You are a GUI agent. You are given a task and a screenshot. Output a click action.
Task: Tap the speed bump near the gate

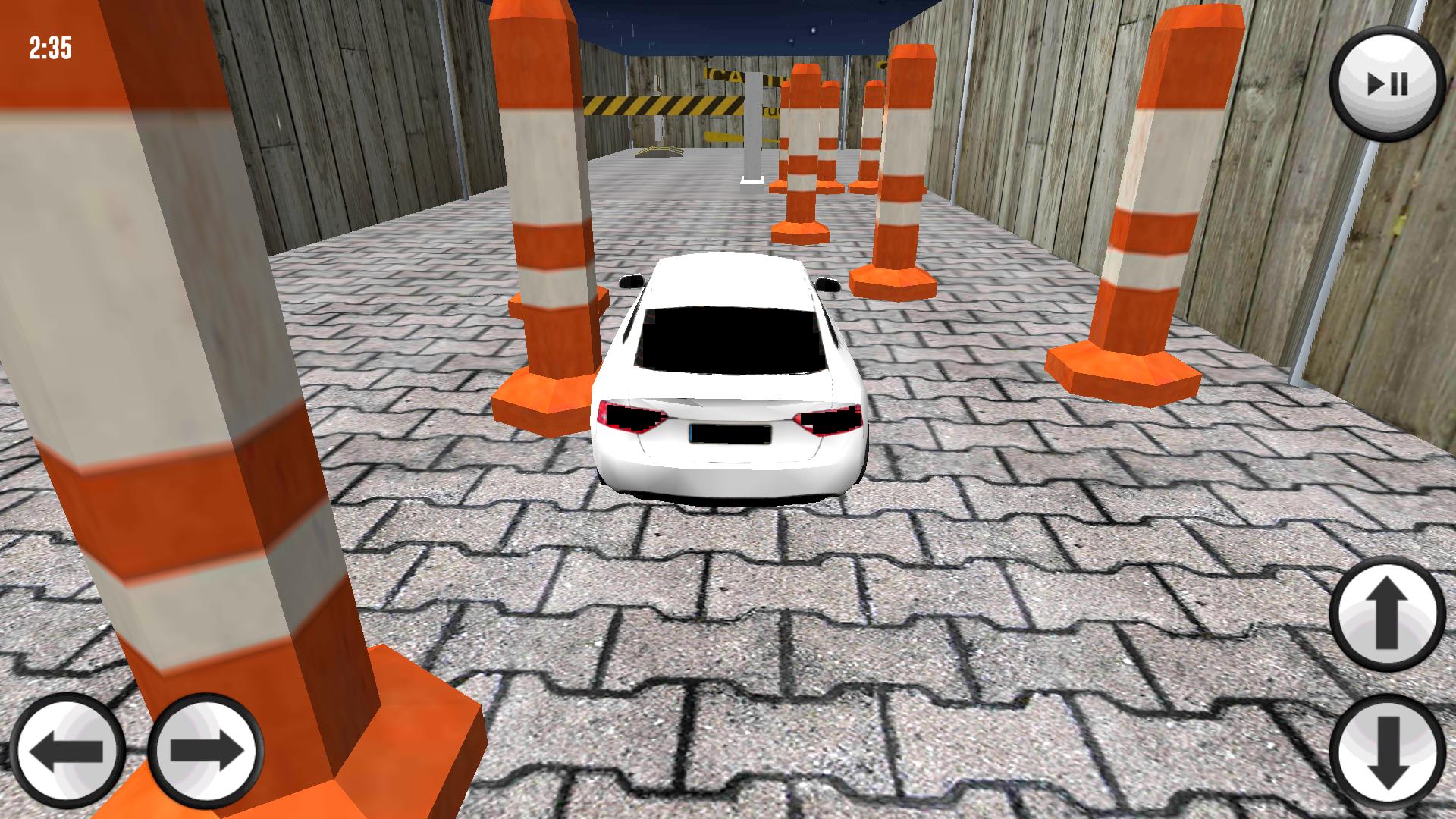point(658,152)
